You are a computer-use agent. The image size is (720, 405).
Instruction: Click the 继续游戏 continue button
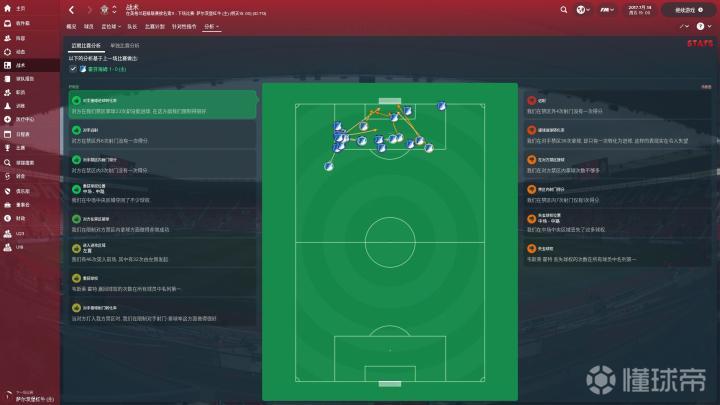pyautogui.click(x=685, y=9)
